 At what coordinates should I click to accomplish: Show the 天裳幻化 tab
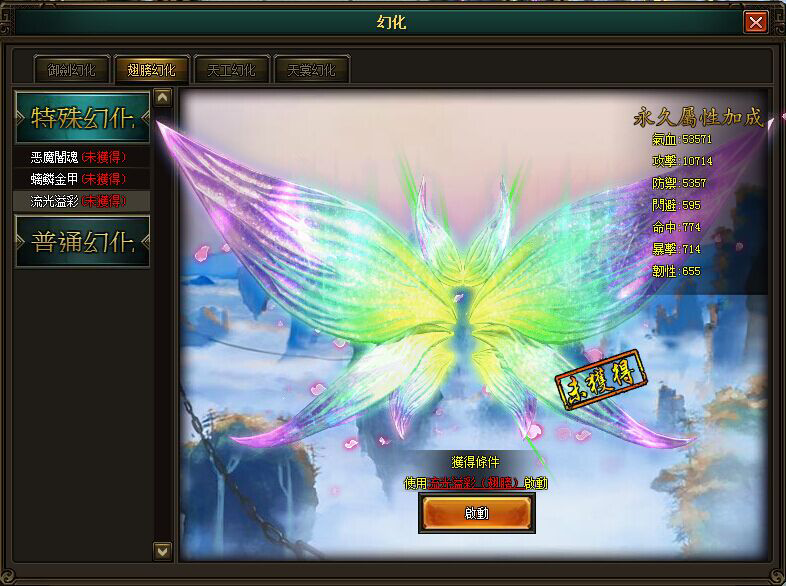pos(311,70)
